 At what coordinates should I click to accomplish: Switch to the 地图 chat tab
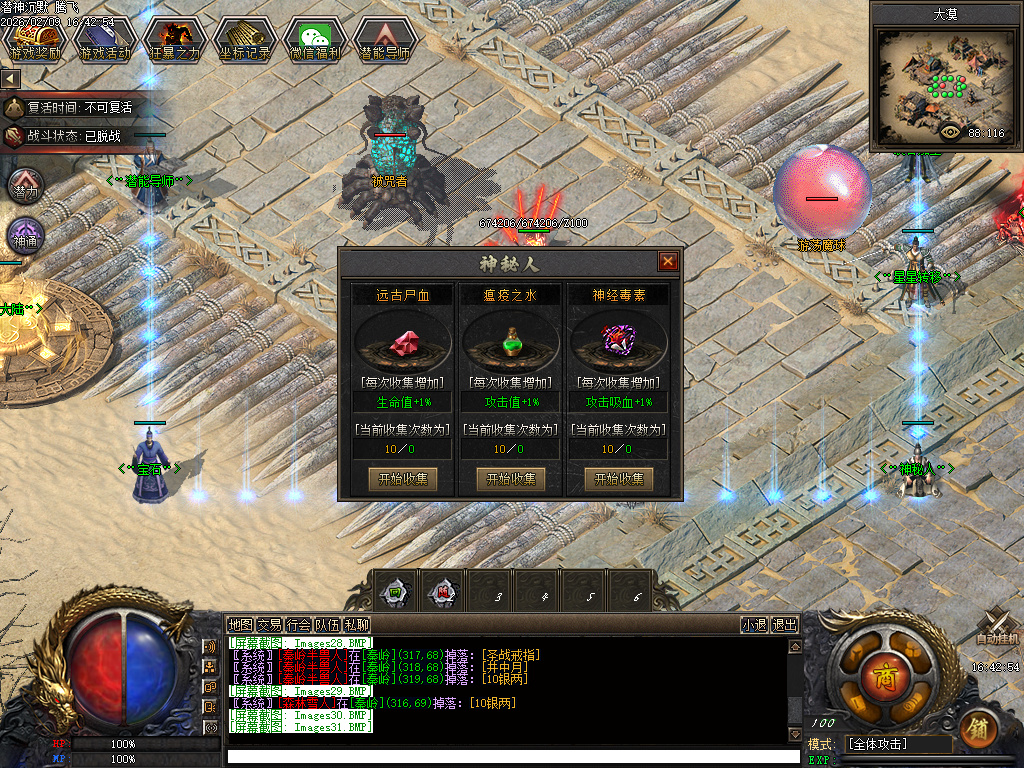click(240, 625)
